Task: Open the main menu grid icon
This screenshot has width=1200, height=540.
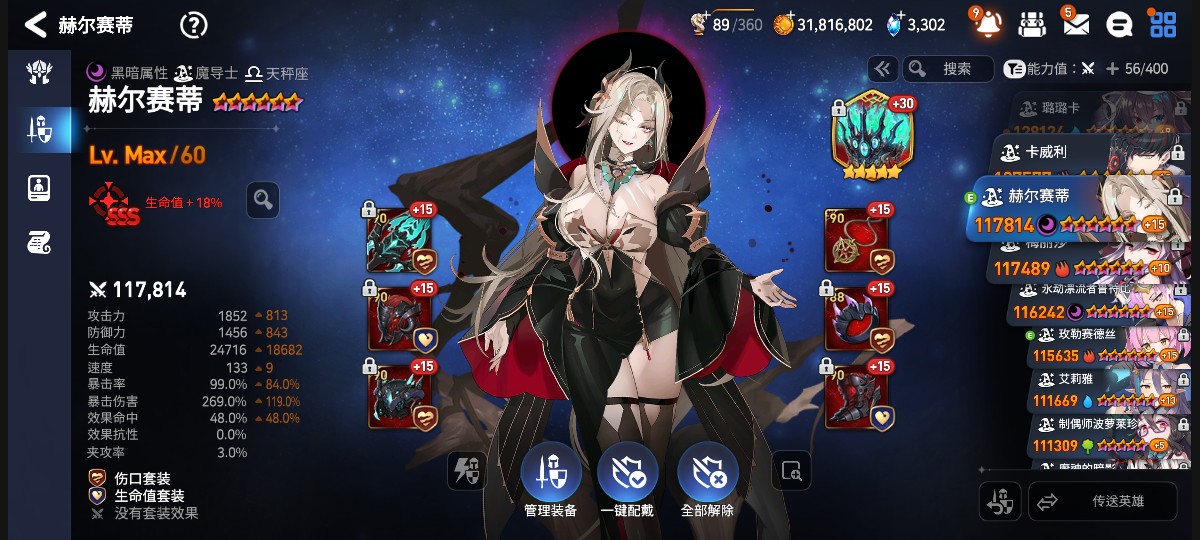Action: [x=1163, y=24]
